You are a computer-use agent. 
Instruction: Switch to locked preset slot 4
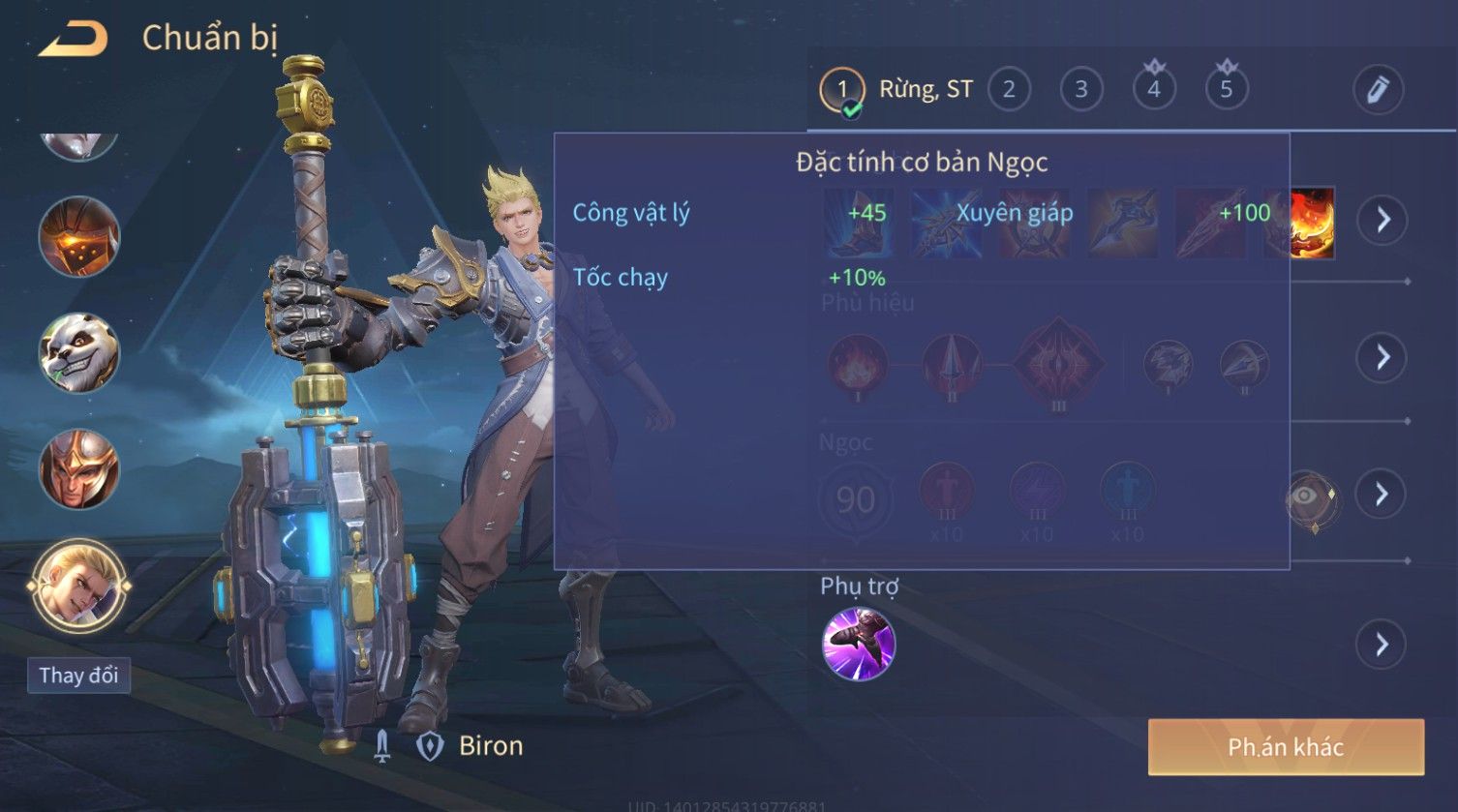1154,90
